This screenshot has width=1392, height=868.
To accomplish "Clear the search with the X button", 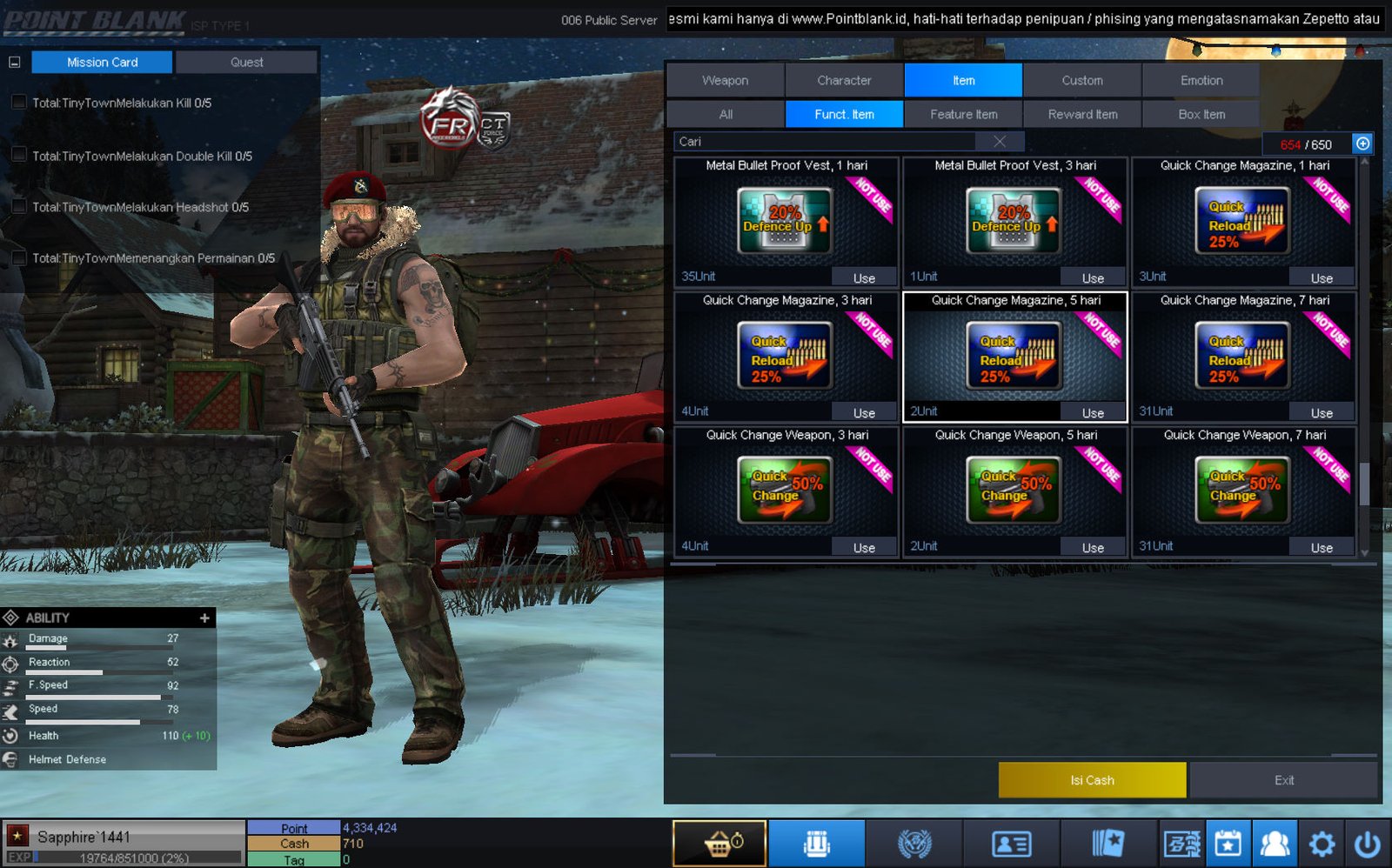I will (x=1000, y=142).
